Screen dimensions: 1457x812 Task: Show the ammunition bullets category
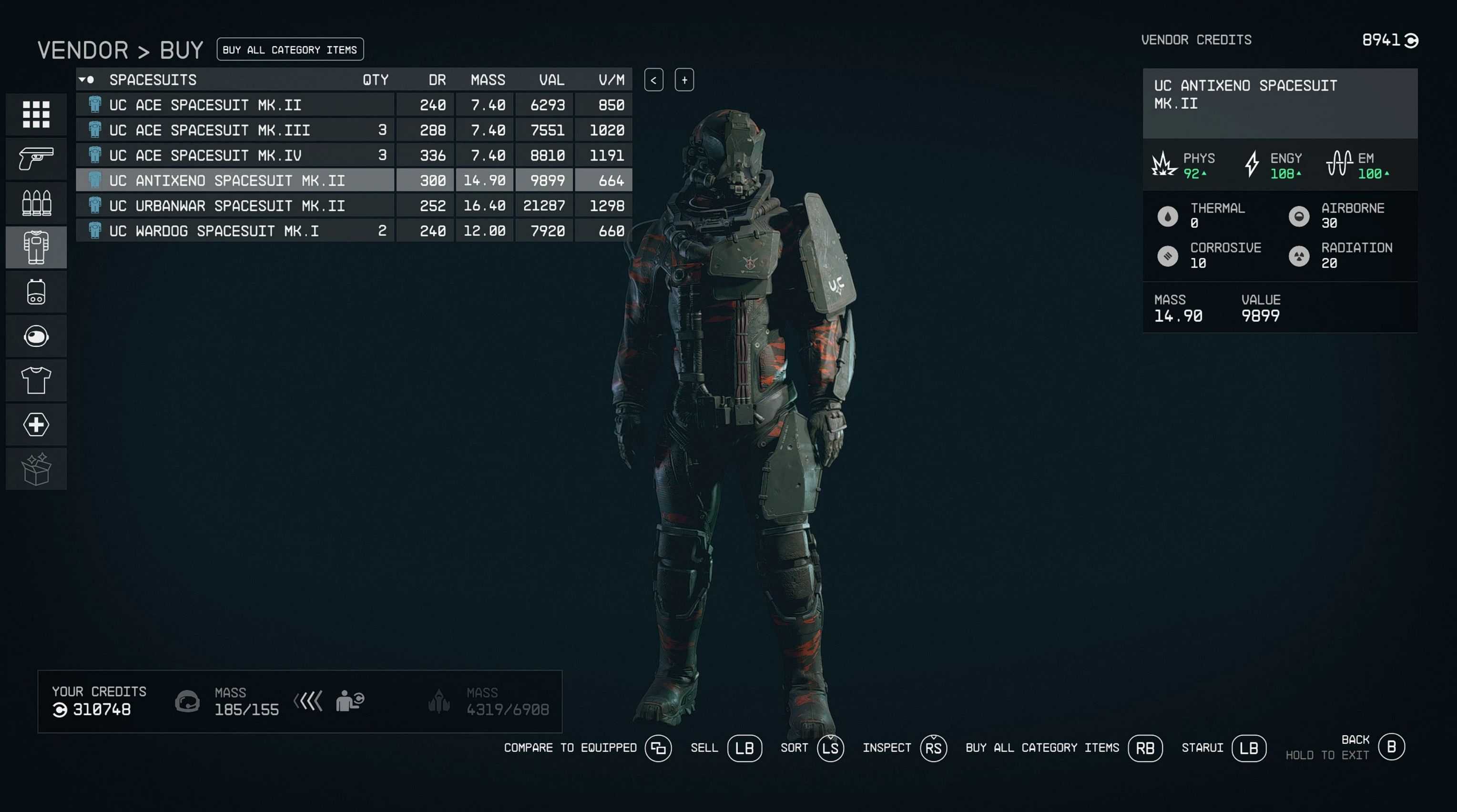(36, 203)
